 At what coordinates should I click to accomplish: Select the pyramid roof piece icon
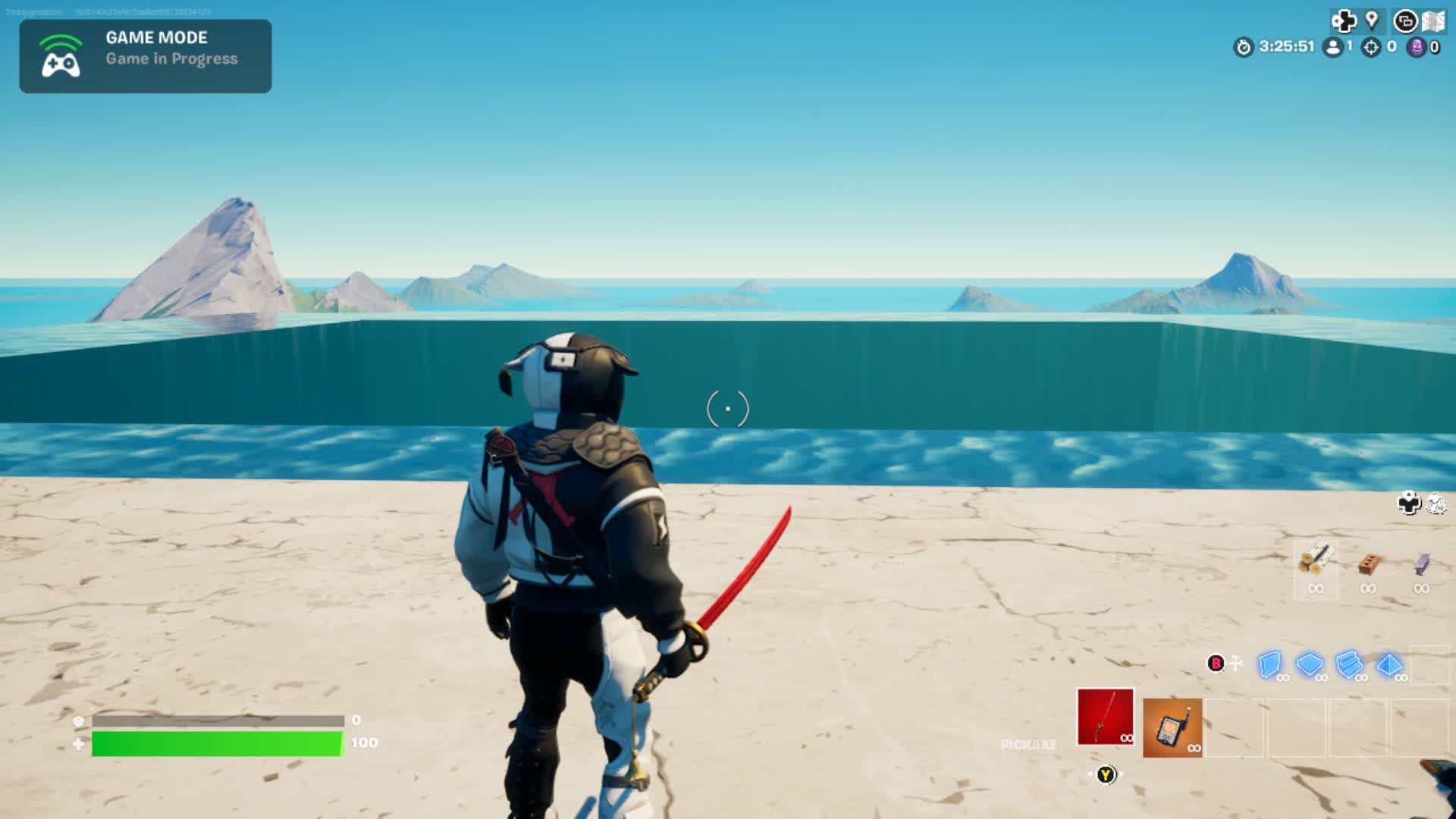click(1389, 665)
